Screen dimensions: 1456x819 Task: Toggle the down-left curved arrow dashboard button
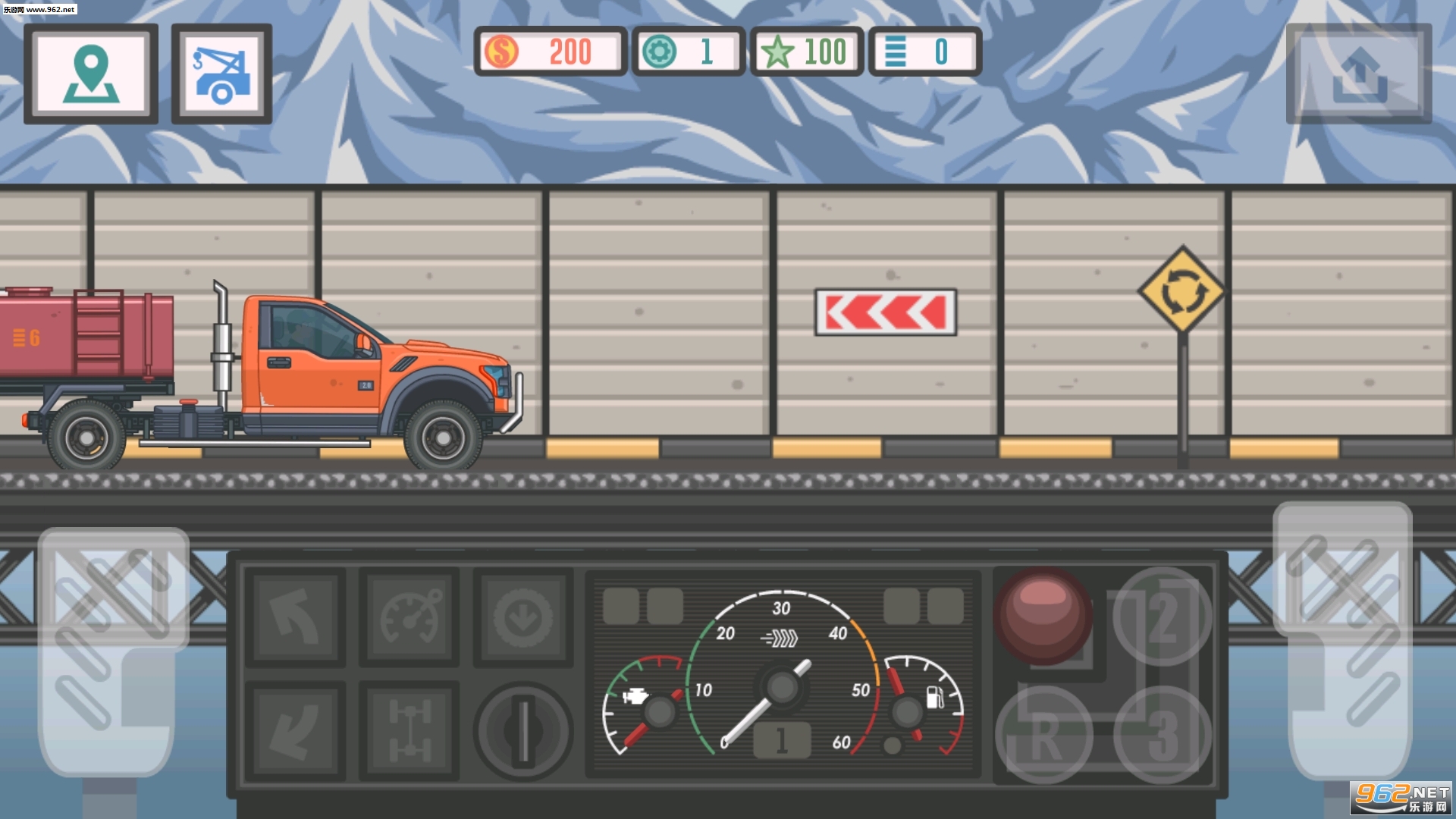(x=296, y=731)
